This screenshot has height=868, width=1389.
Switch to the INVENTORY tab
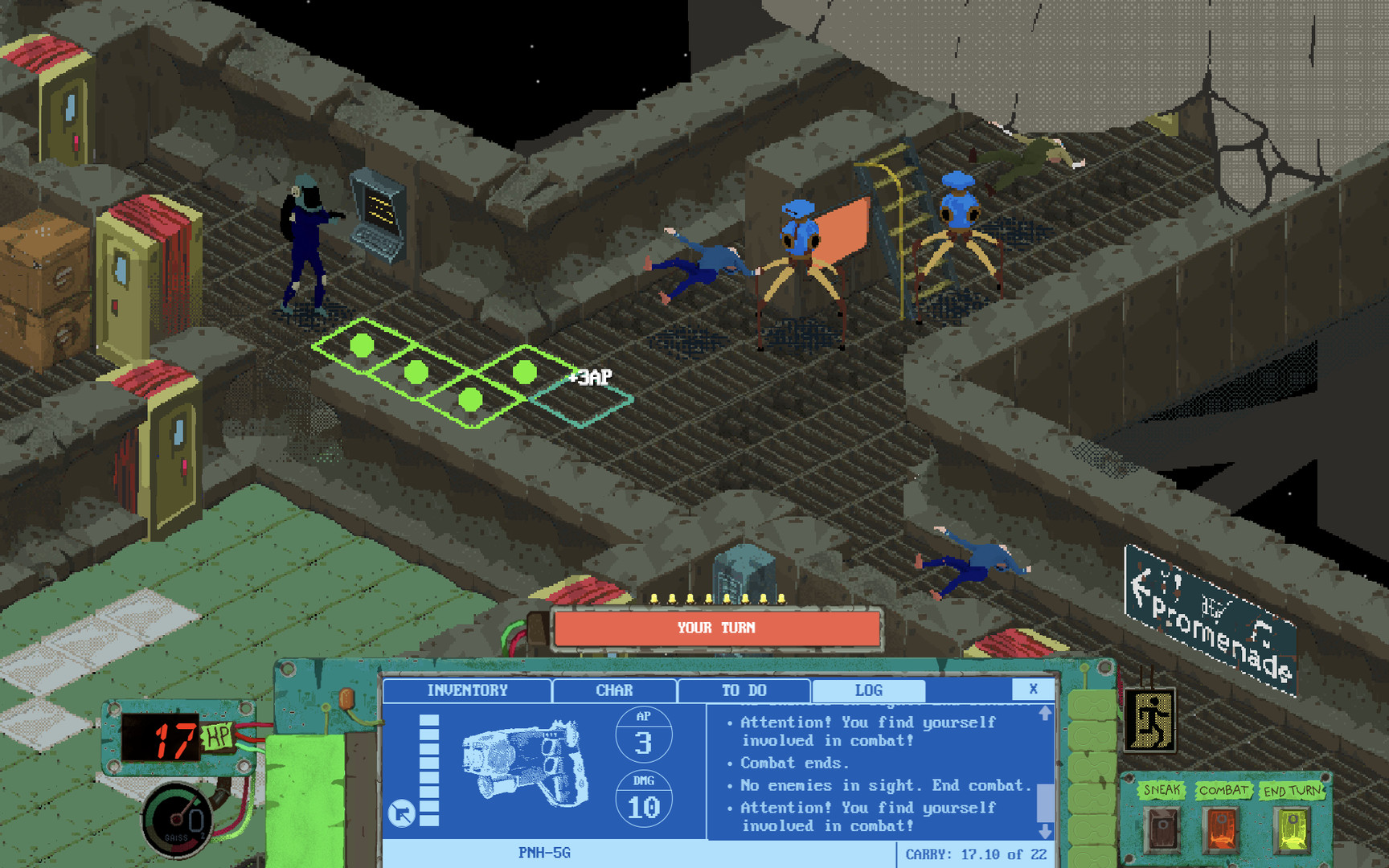coord(468,690)
